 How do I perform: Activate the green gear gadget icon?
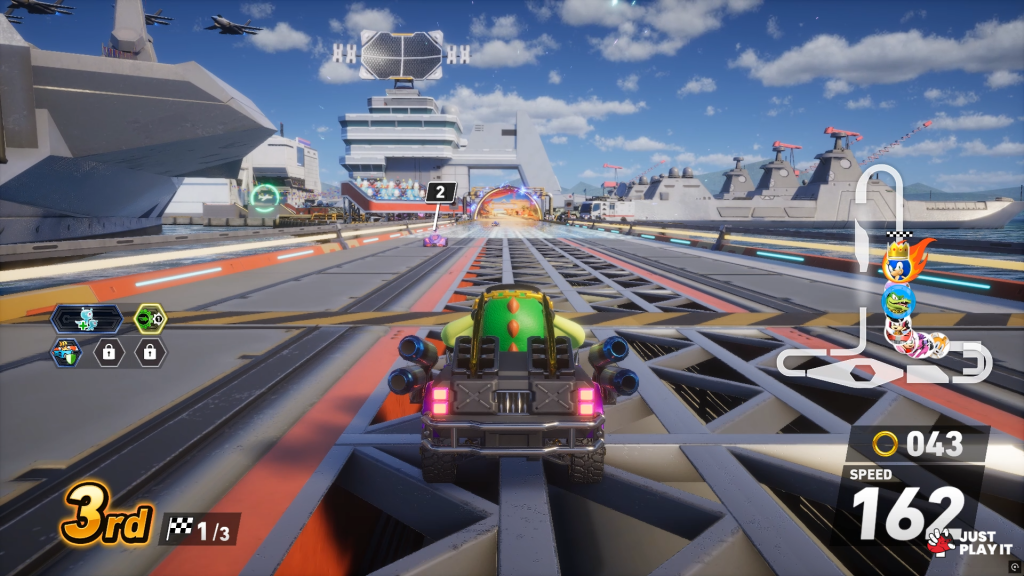coord(150,319)
